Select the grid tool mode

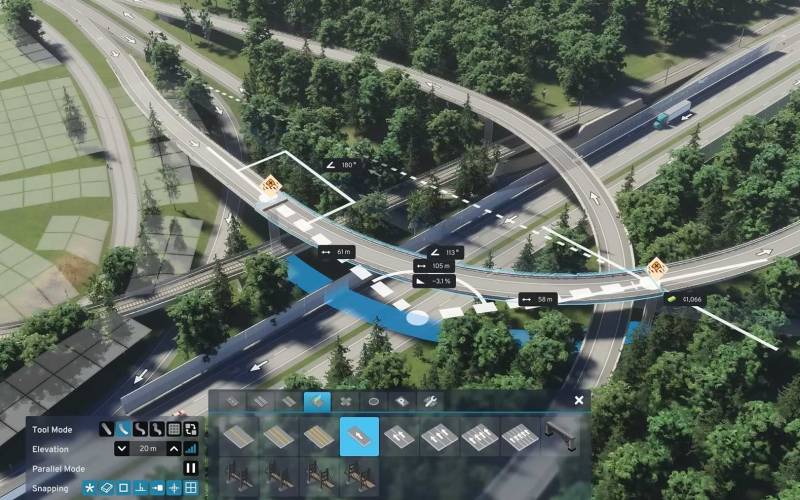click(x=174, y=429)
